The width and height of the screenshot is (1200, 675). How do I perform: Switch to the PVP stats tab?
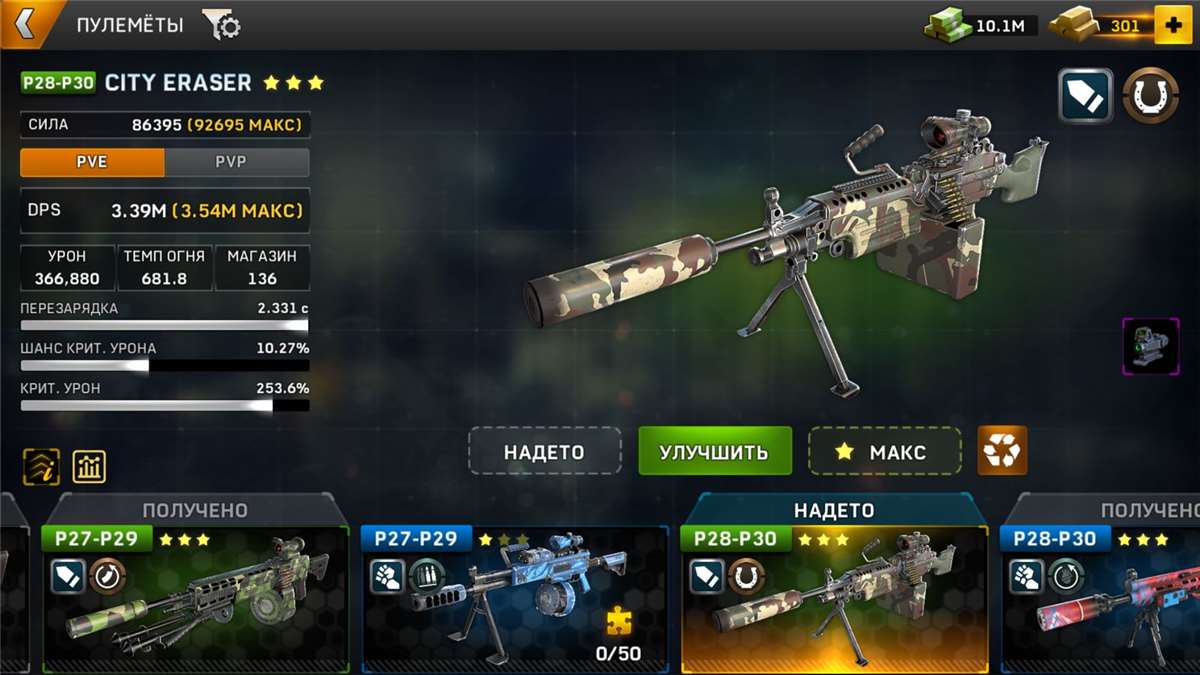click(x=236, y=162)
